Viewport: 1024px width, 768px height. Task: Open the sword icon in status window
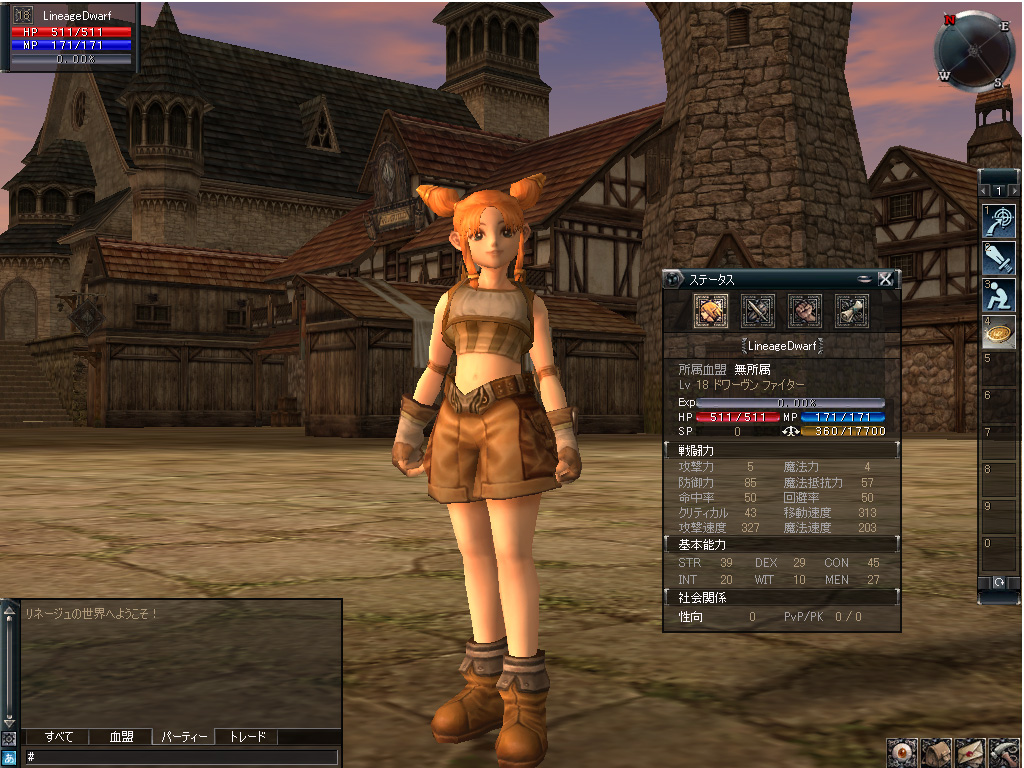(757, 311)
